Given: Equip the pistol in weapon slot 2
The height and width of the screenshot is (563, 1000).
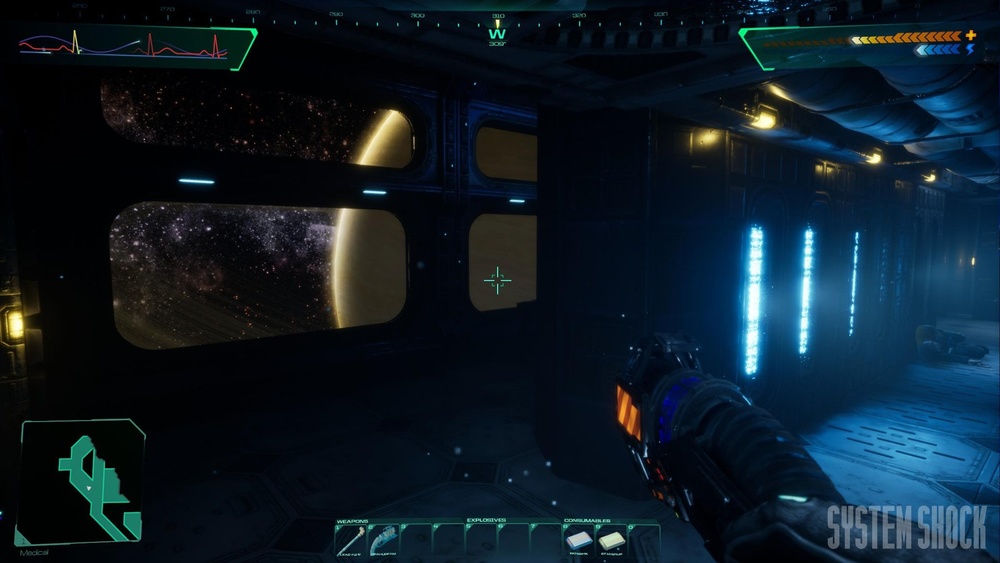Looking at the screenshot, I should [x=383, y=540].
